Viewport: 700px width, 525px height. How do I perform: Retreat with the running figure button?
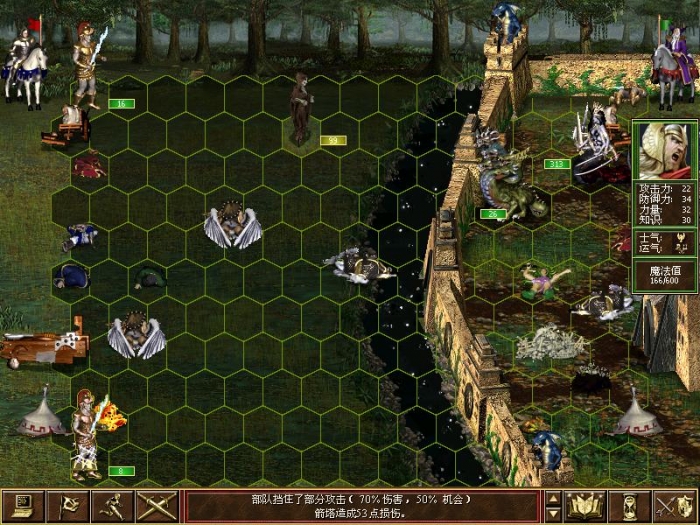[x=113, y=506]
